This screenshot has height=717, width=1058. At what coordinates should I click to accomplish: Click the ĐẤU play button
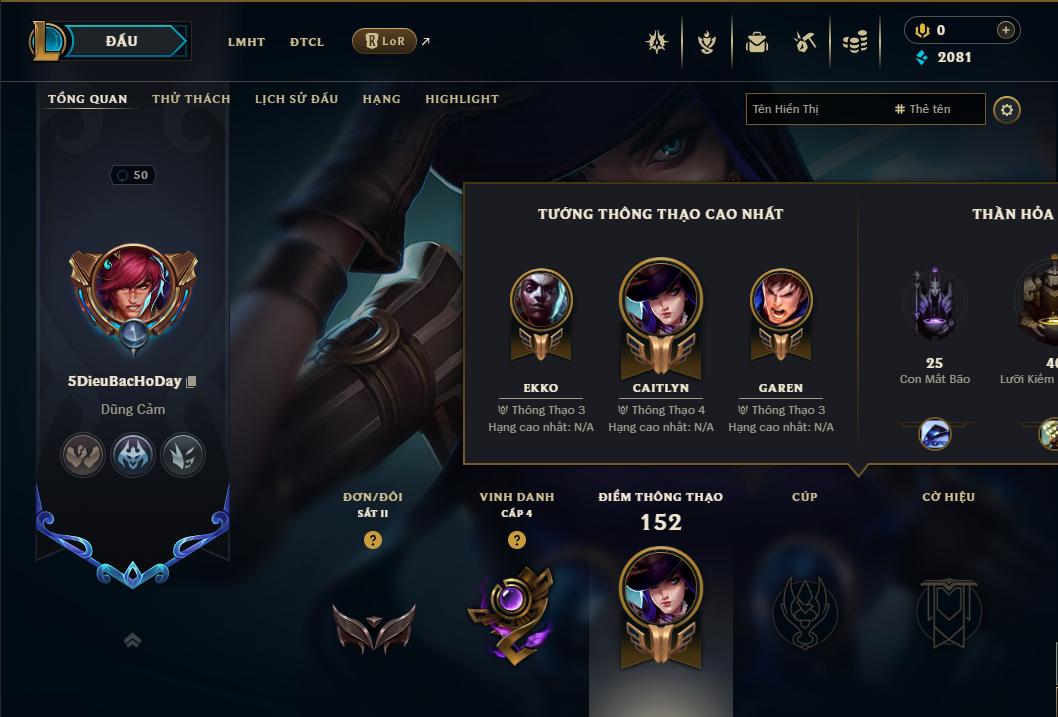(x=122, y=41)
